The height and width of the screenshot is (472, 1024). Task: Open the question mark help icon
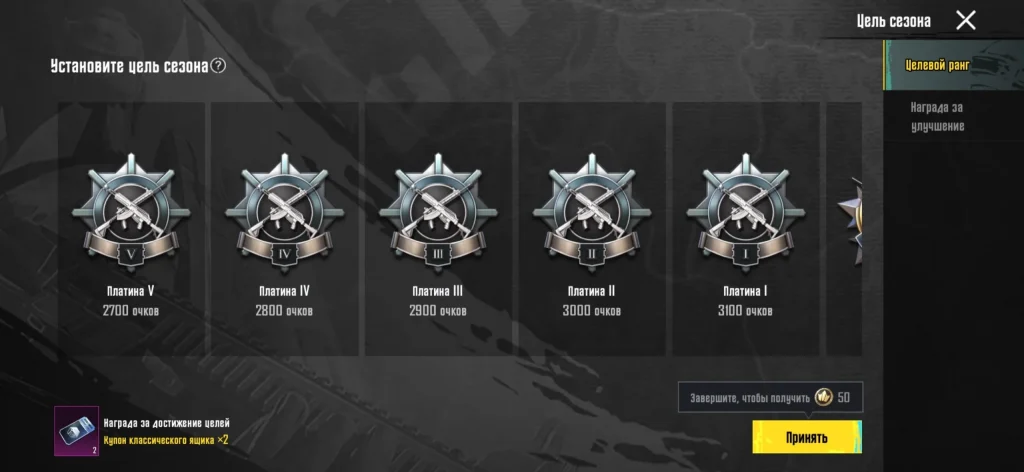218,66
